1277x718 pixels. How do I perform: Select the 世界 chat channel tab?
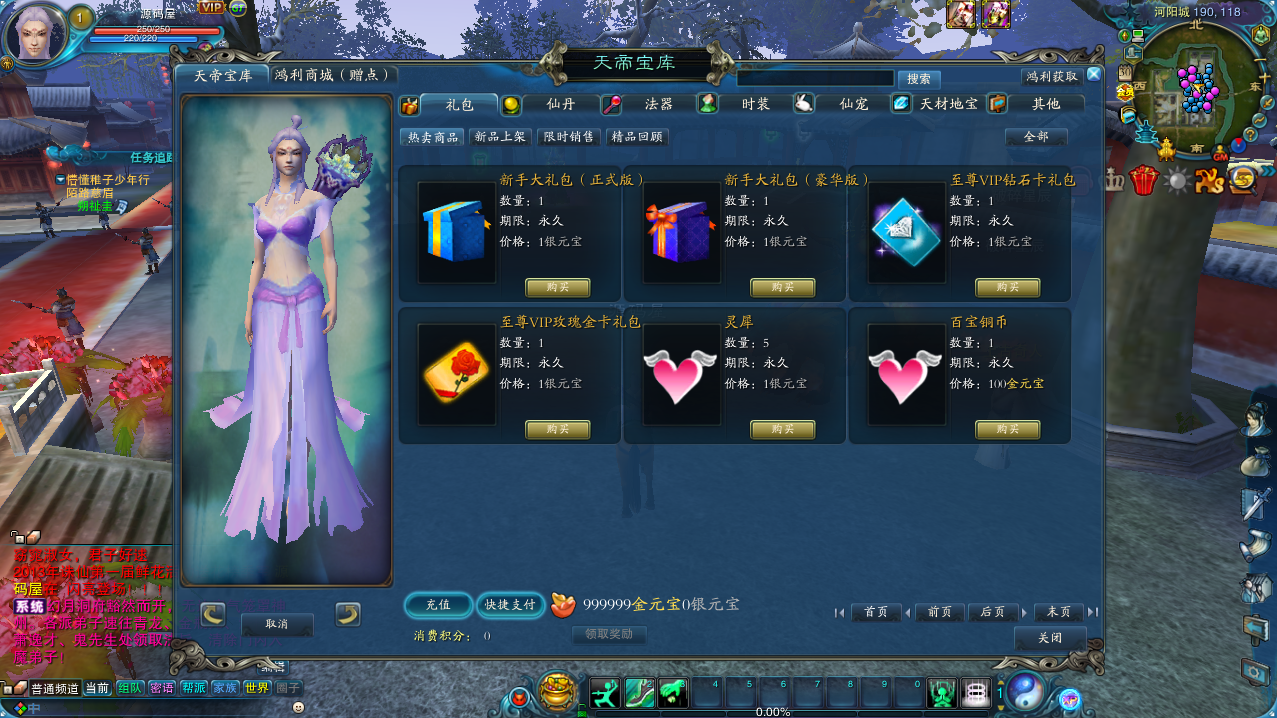[x=256, y=688]
